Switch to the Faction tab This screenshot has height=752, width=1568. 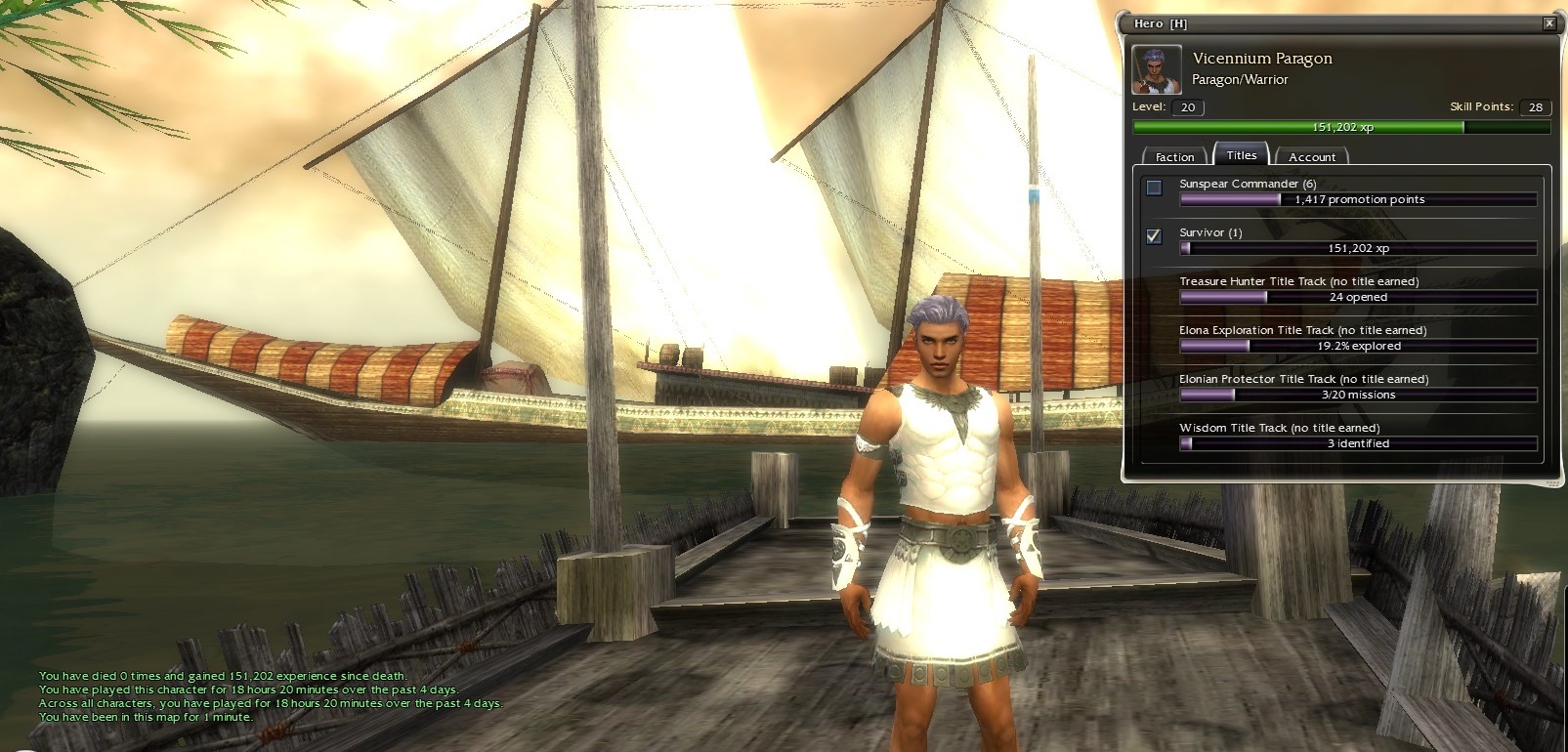[1174, 156]
